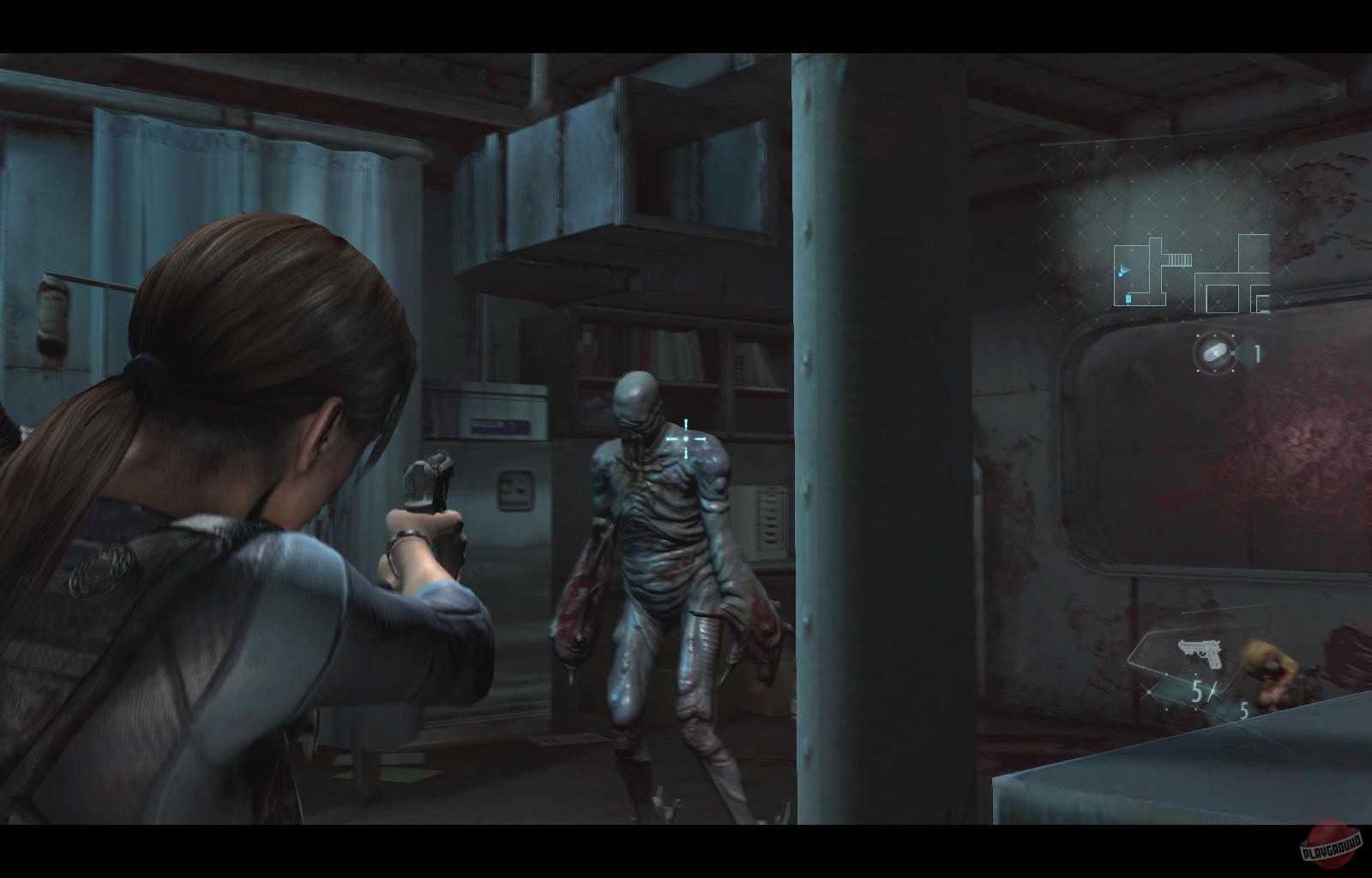1372x878 pixels.
Task: Click the cyan door marker on the minimap
Action: point(1128,298)
